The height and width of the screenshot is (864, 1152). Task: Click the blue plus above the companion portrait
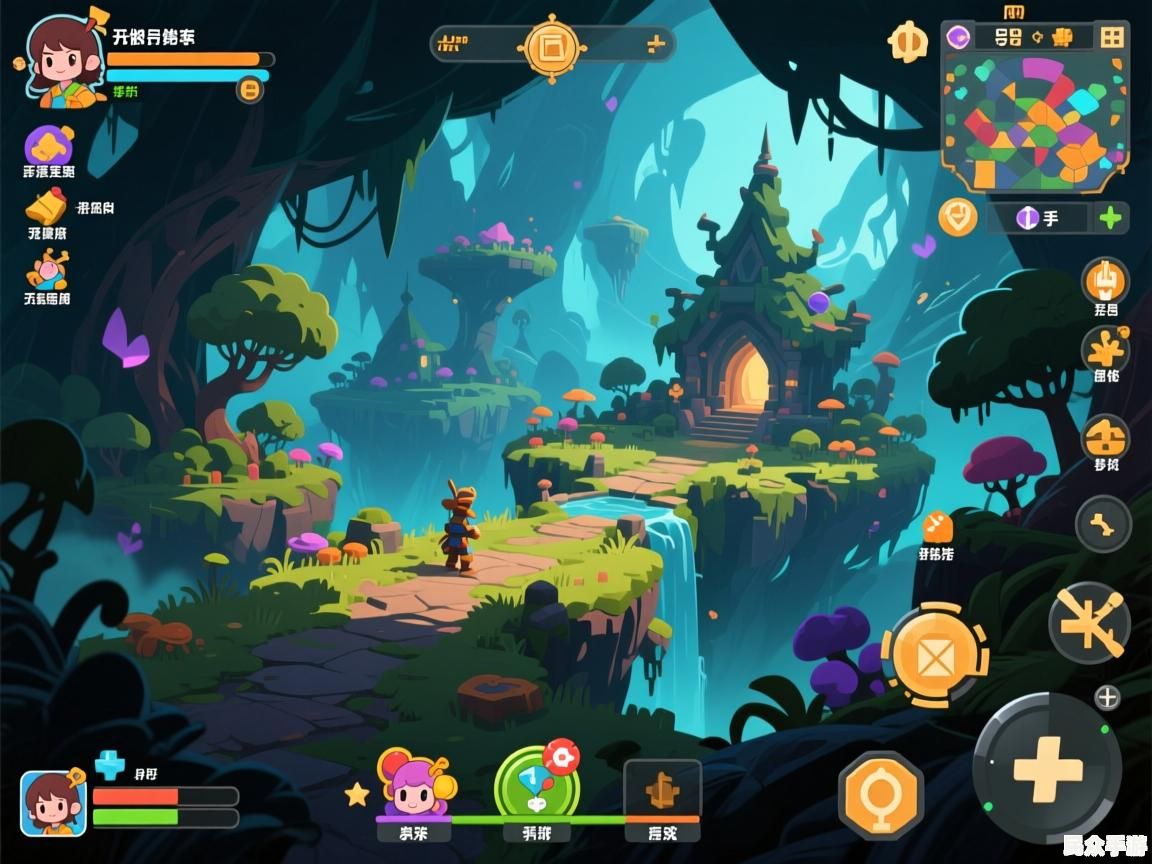108,766
